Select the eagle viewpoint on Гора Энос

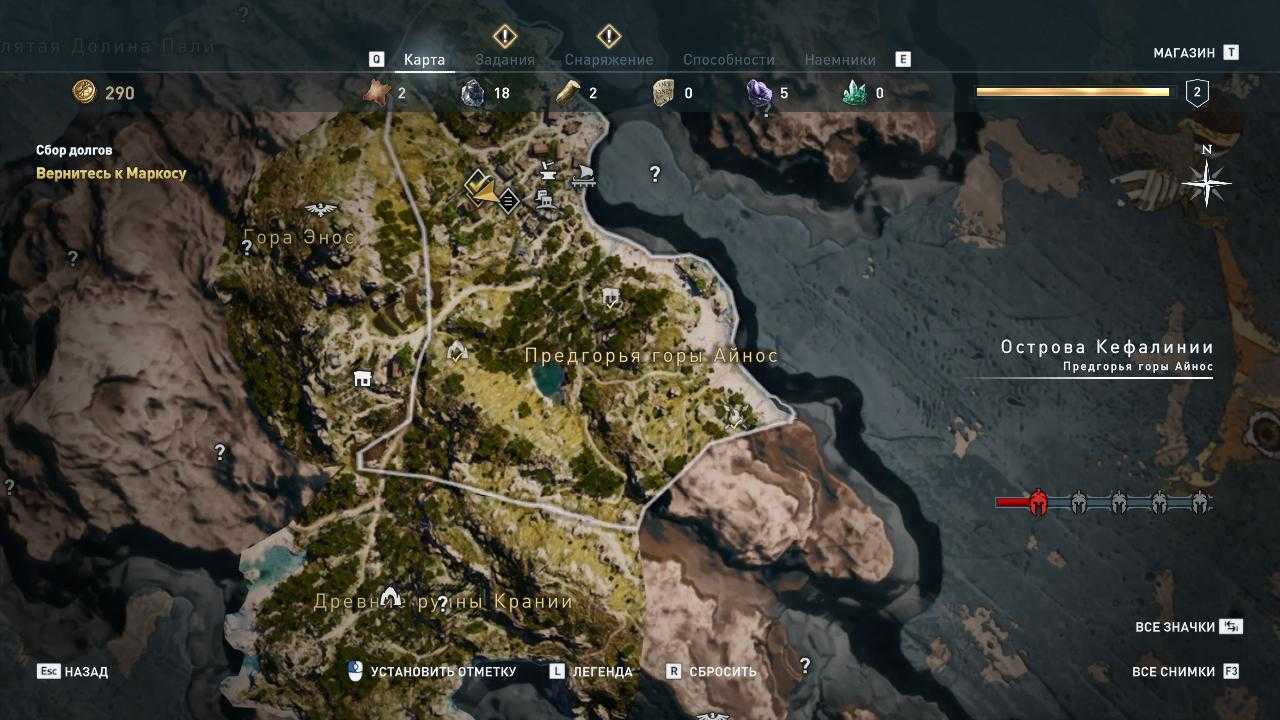321,209
